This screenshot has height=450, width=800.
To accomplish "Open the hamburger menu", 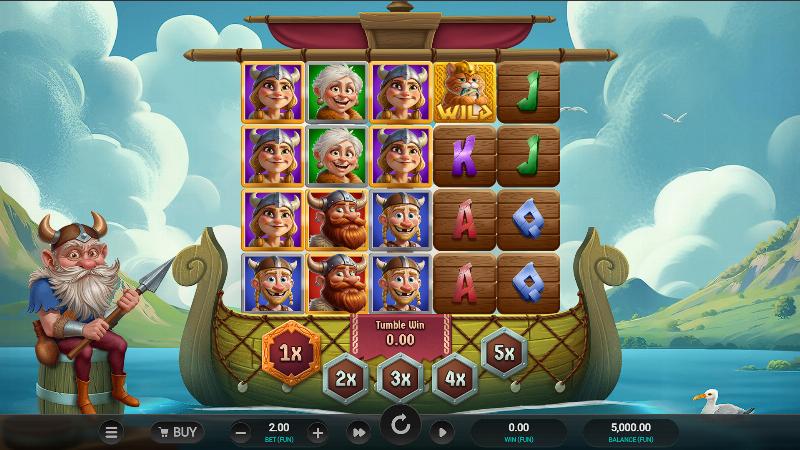I will (112, 432).
